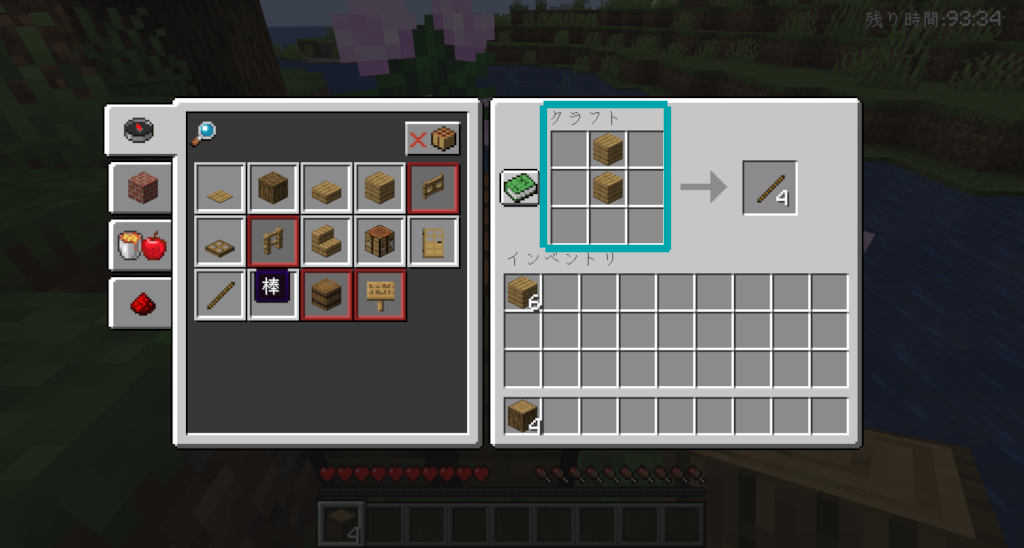Choose the wooden slab recipe
Viewport: 1024px width, 548px height.
tap(327, 188)
